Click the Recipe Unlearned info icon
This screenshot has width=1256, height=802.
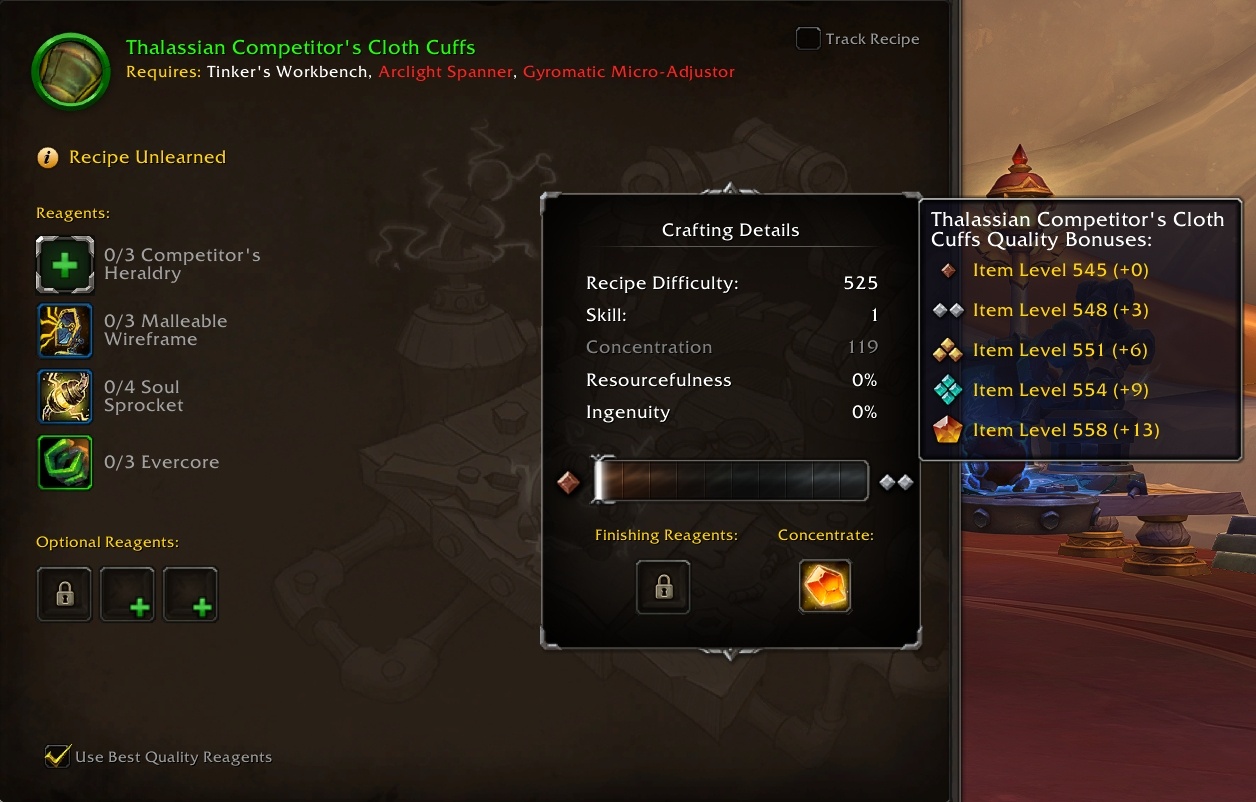click(x=47, y=157)
